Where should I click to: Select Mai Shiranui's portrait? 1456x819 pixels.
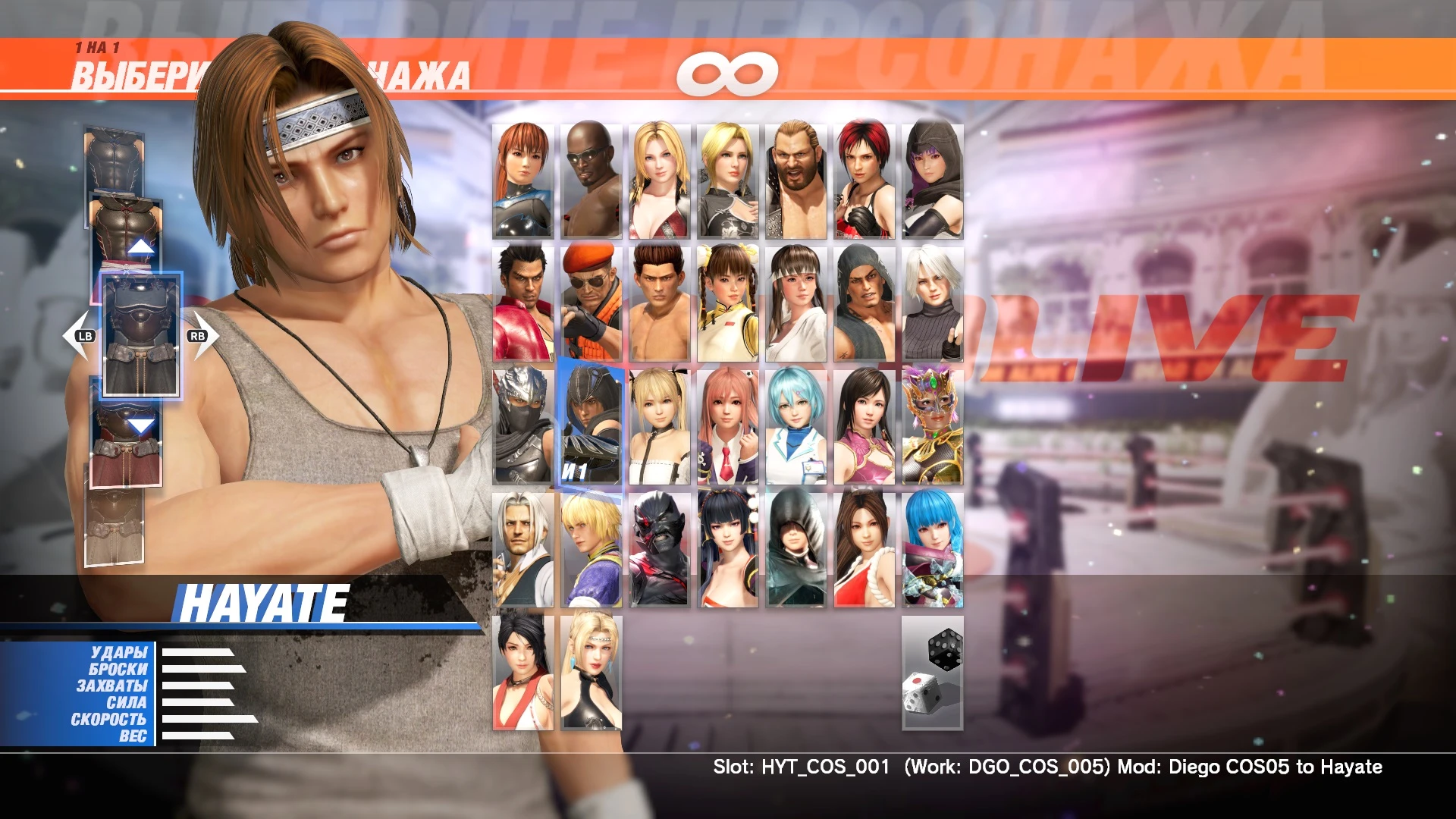point(863,550)
